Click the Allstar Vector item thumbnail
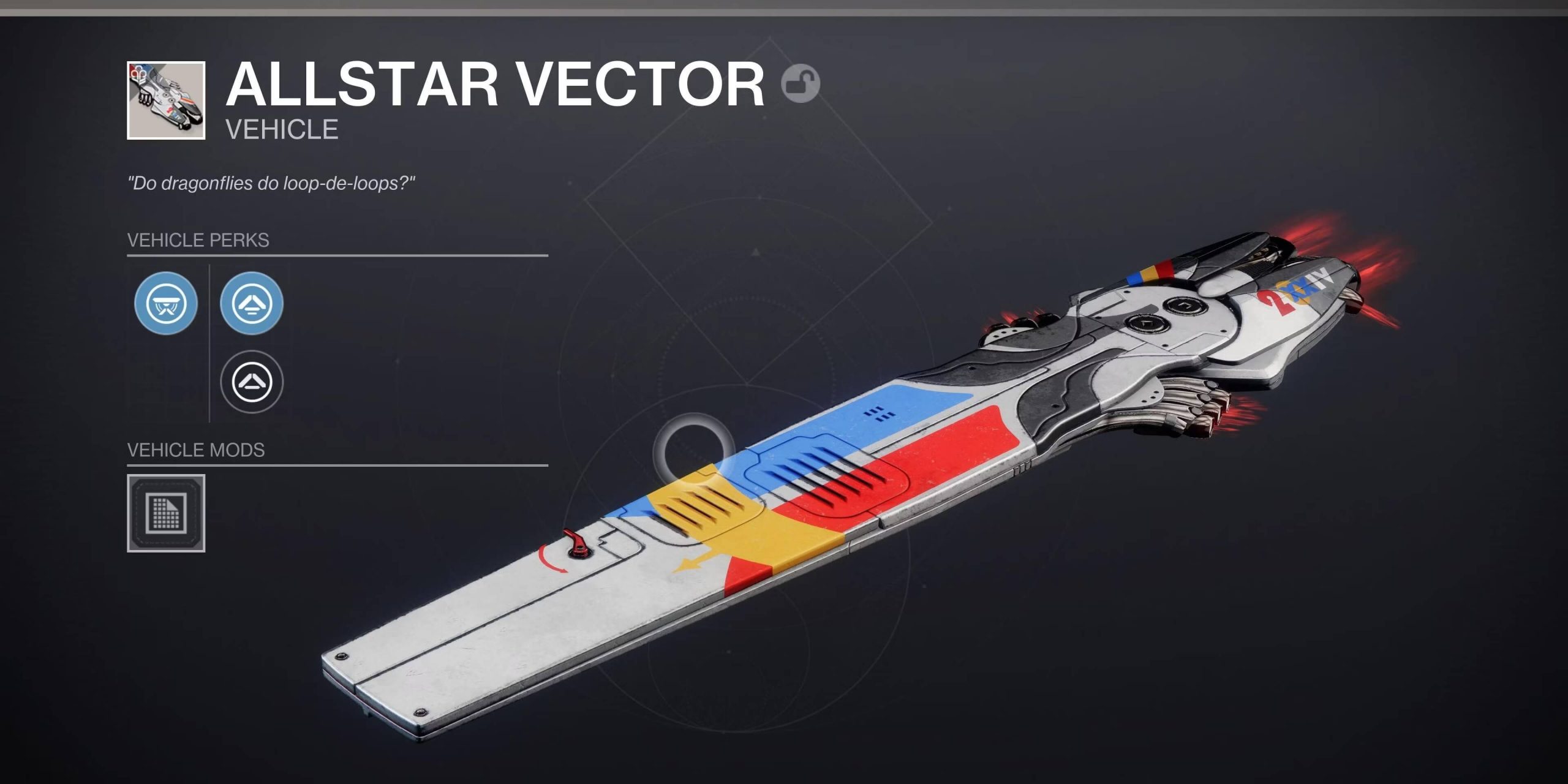The image size is (1568, 784). (166, 100)
